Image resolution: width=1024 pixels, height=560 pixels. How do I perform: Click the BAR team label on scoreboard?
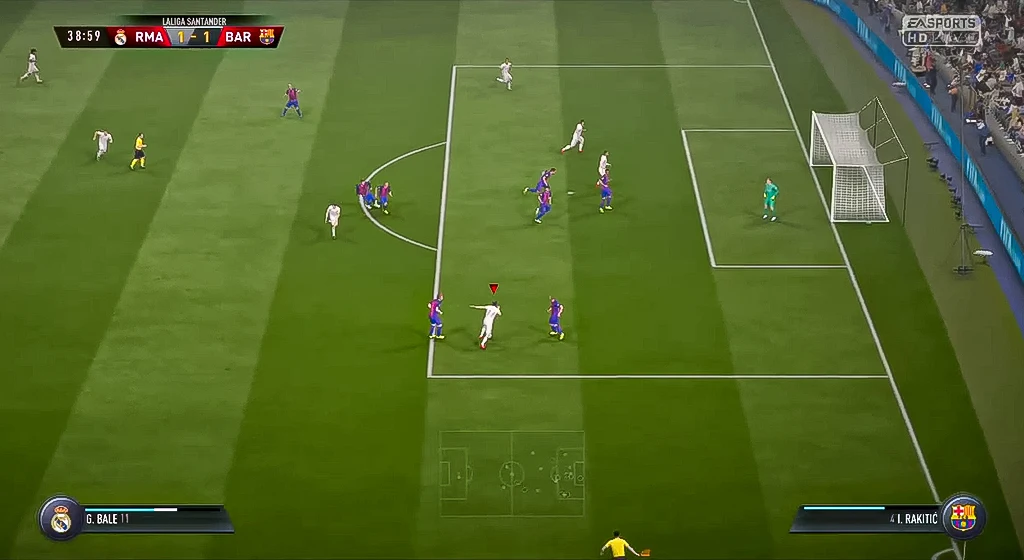point(238,37)
